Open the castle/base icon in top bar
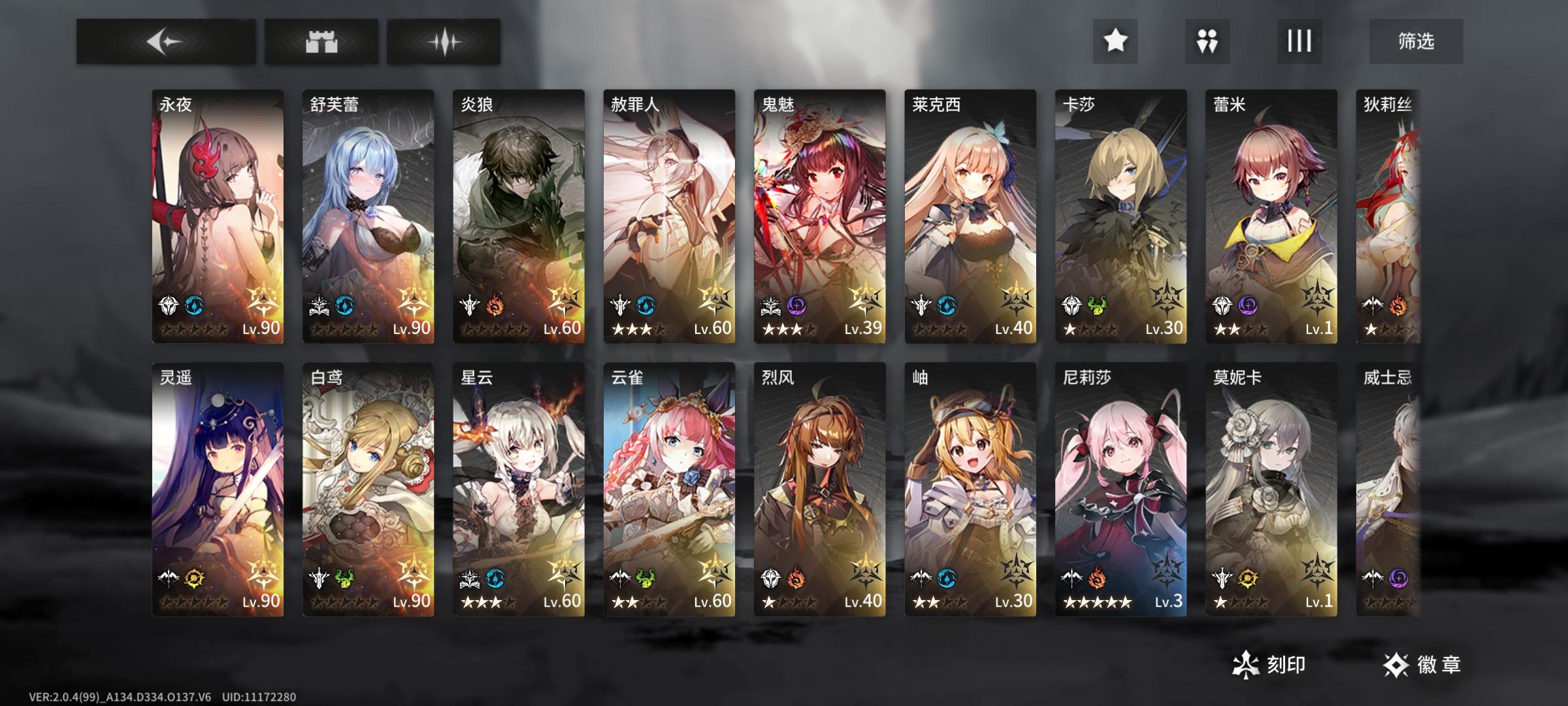The width and height of the screenshot is (1568, 706). (320, 41)
